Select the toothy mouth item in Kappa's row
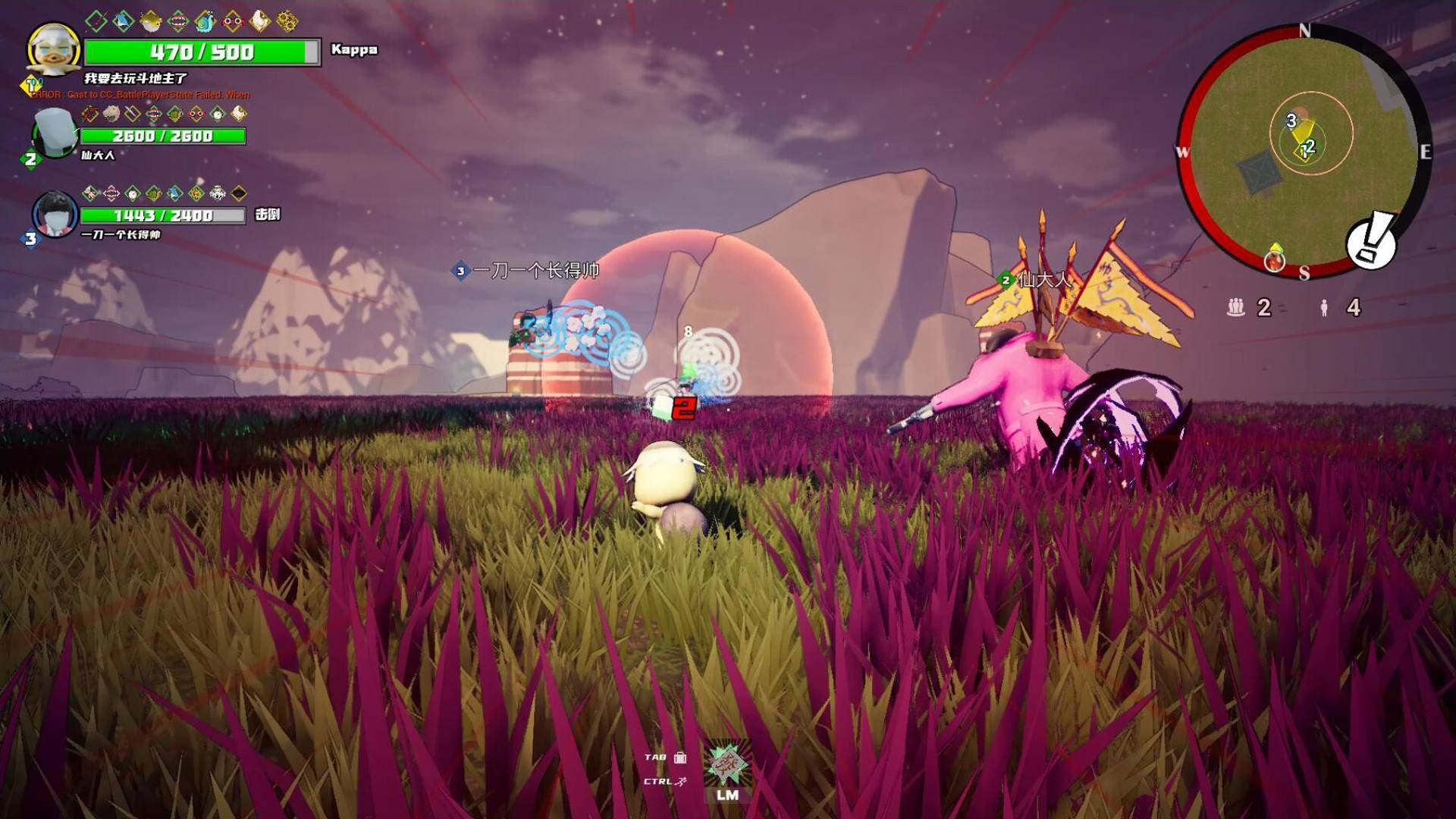The image size is (1456, 819). pyautogui.click(x=177, y=21)
